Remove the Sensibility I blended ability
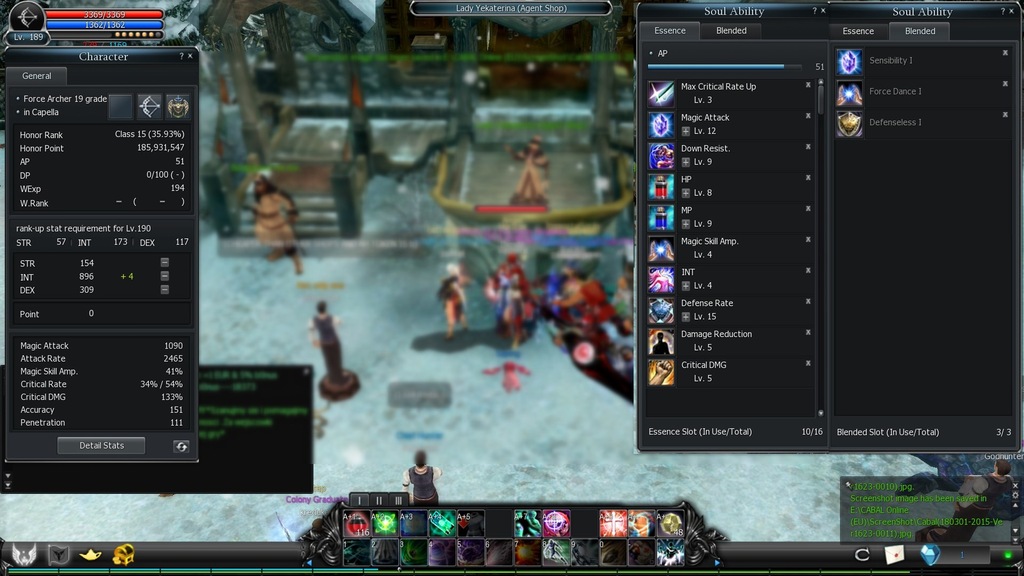Screen dimensions: 1024x576 pos(1005,53)
